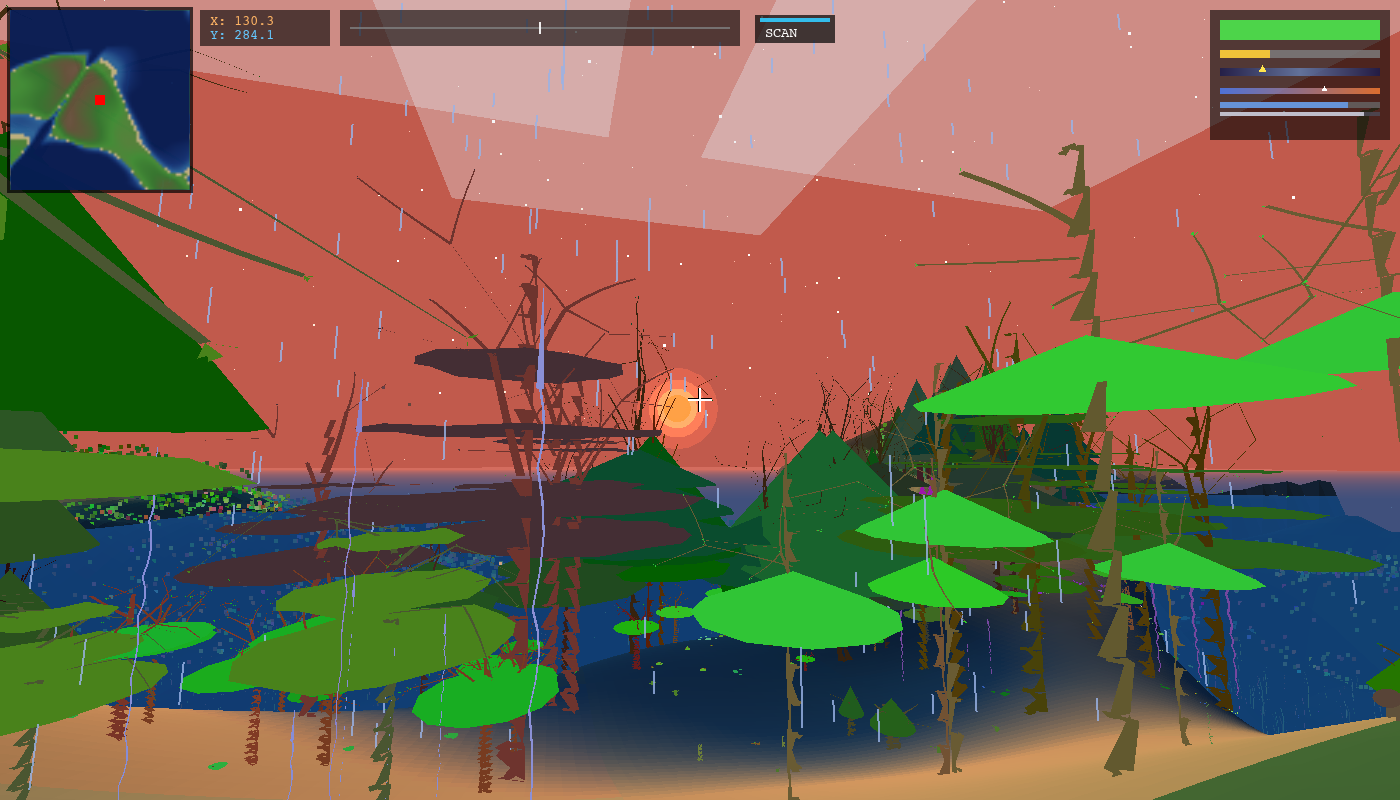The height and width of the screenshot is (800, 1400).
Task: Click the yellow triangle marker on the dark bar
Action: click(1262, 68)
